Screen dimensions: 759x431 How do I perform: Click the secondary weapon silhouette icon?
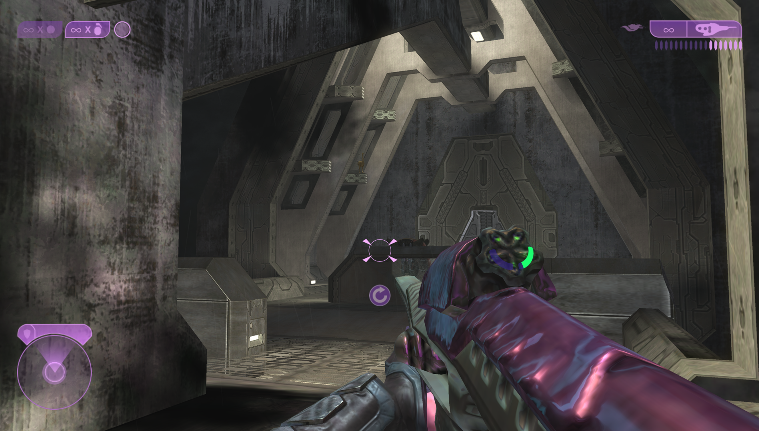[x=631, y=28]
